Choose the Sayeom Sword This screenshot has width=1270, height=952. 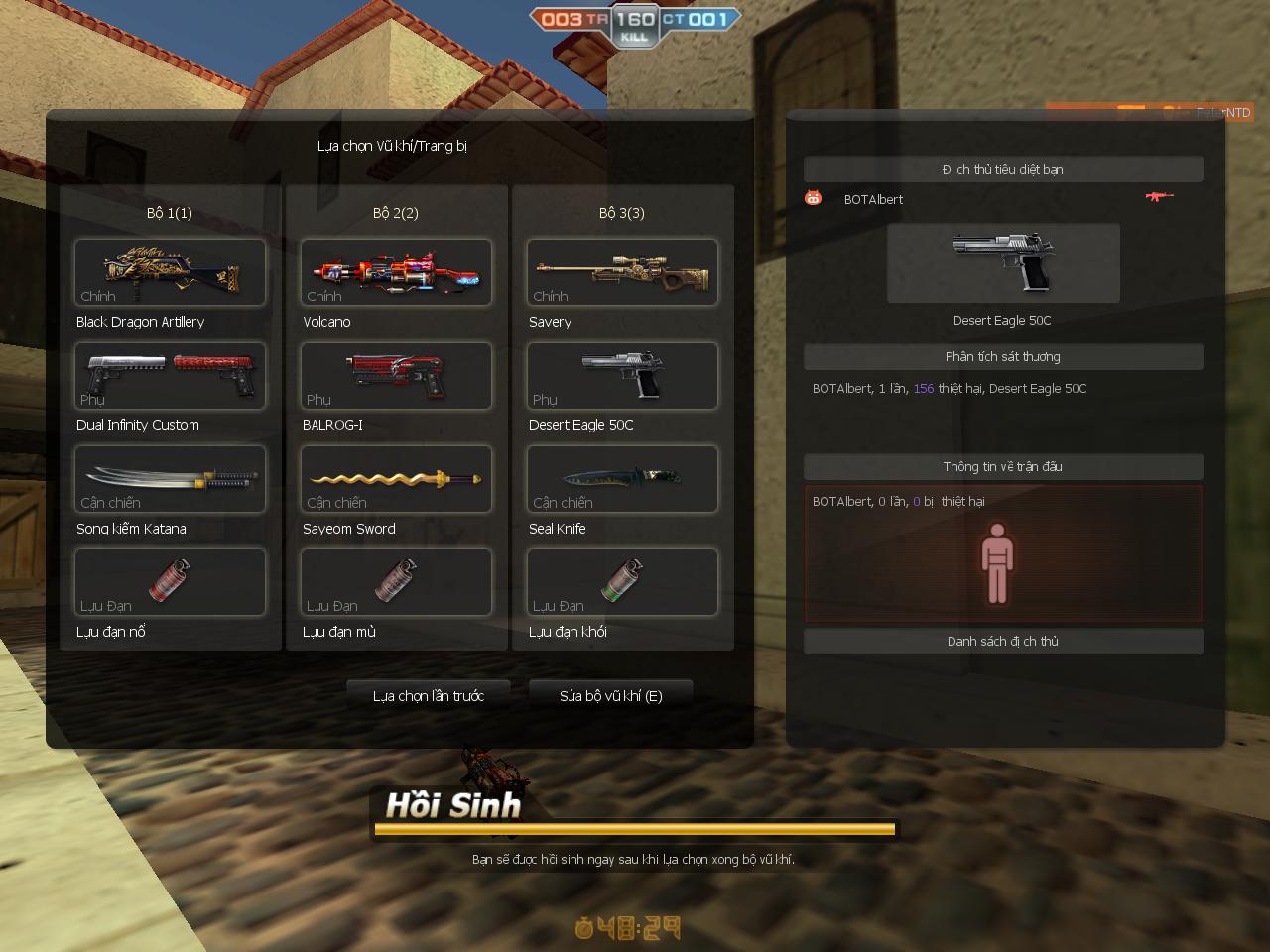tap(396, 479)
